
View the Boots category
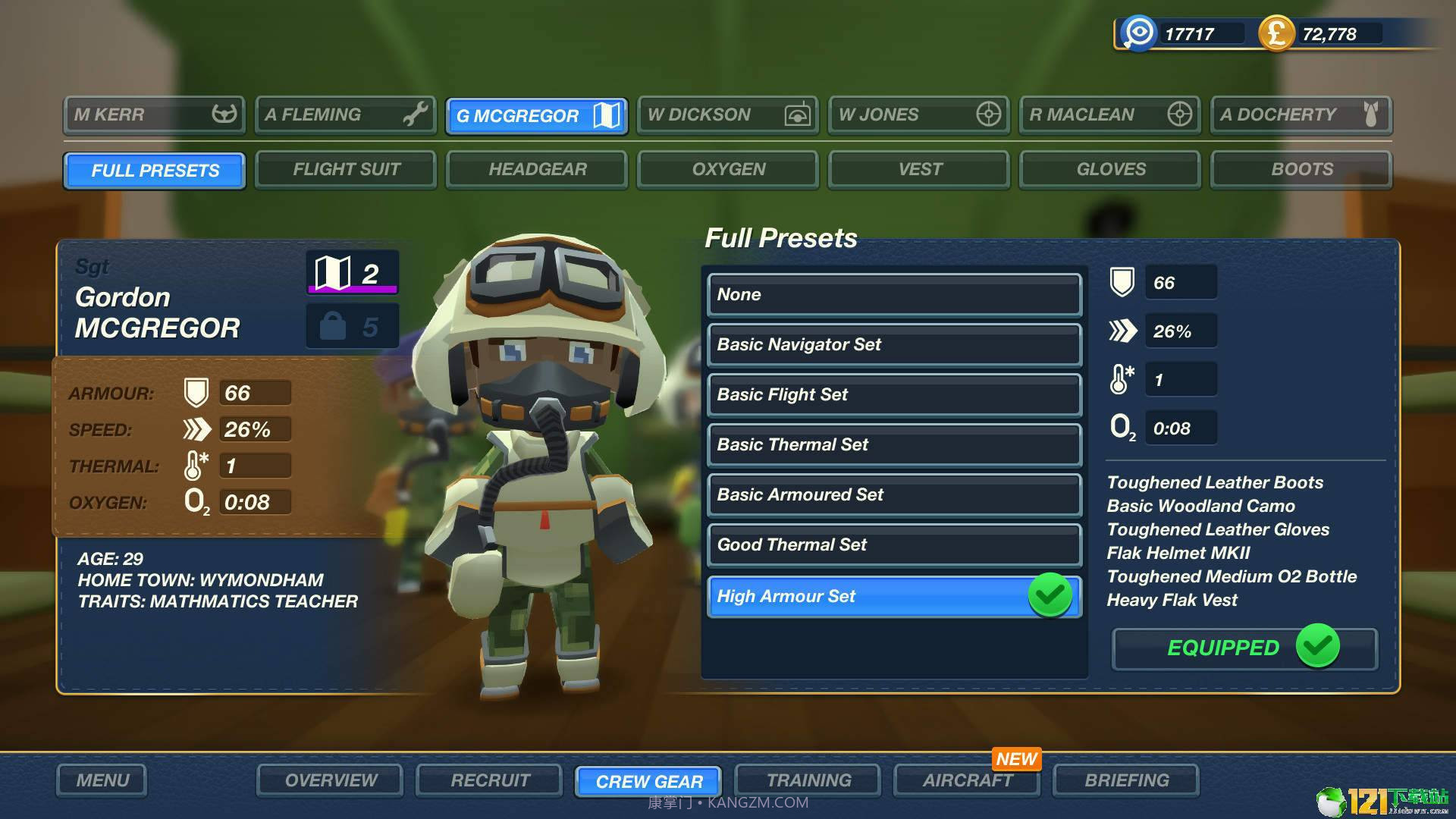coord(1301,170)
